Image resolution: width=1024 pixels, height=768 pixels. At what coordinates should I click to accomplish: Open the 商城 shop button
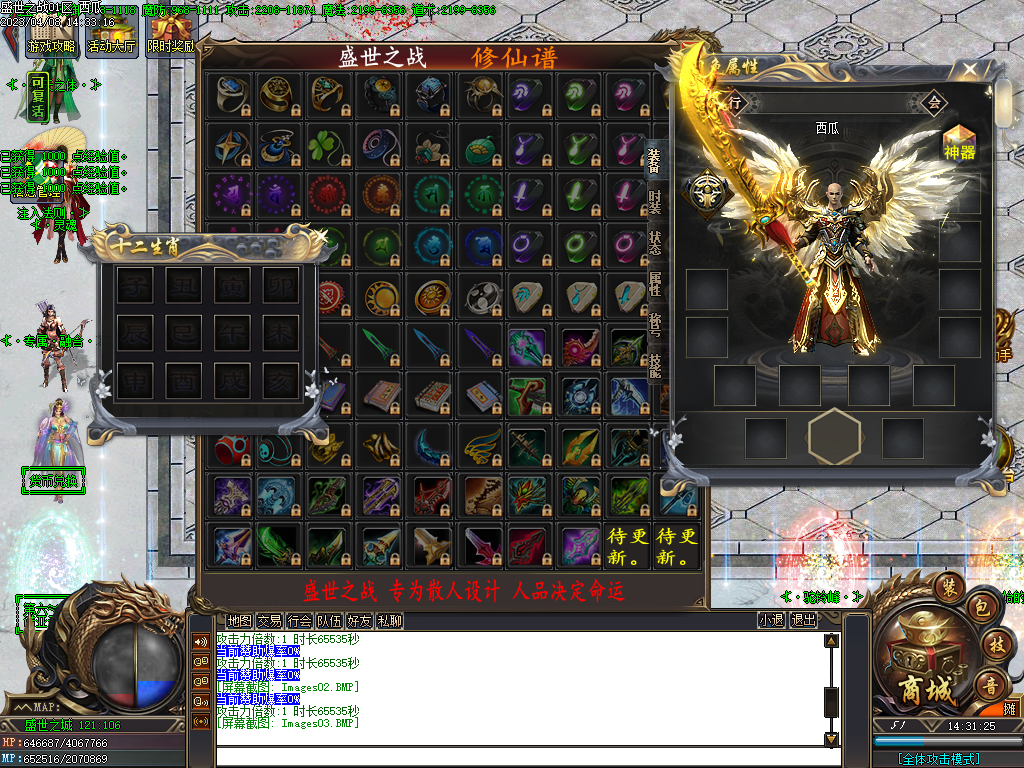point(924,665)
